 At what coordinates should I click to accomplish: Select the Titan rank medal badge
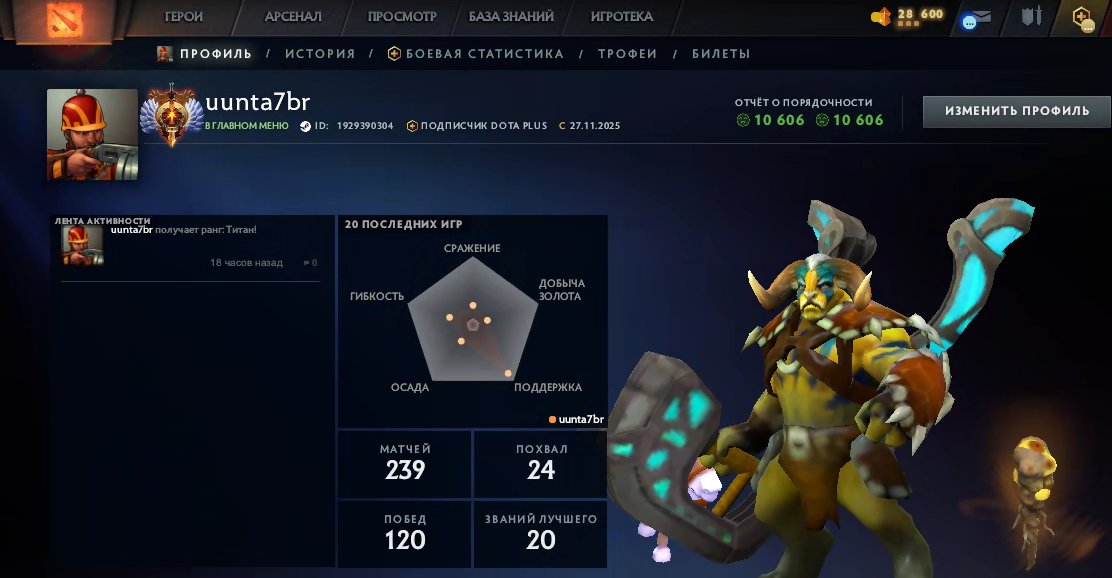tap(173, 115)
